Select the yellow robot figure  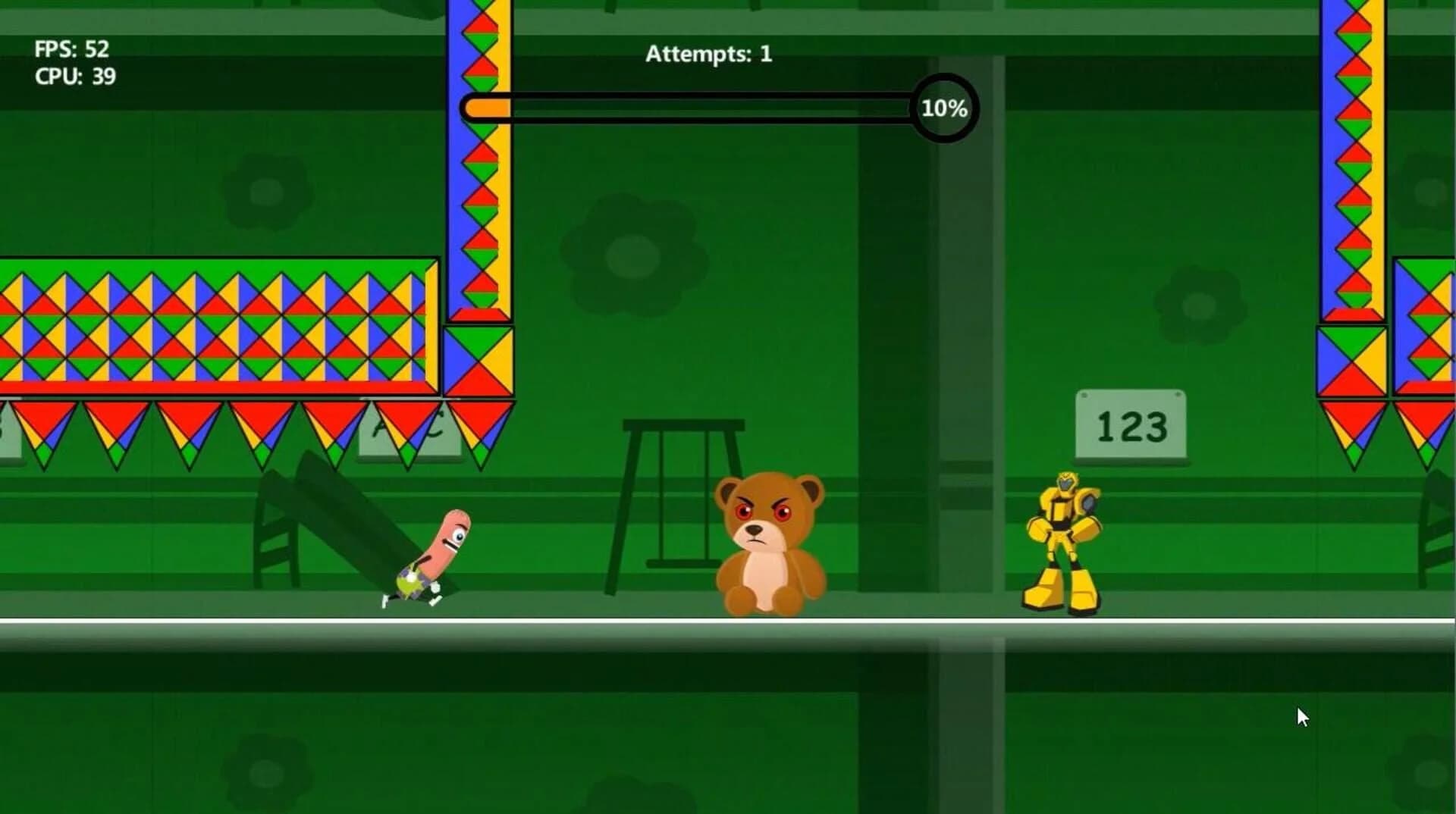(x=1062, y=538)
